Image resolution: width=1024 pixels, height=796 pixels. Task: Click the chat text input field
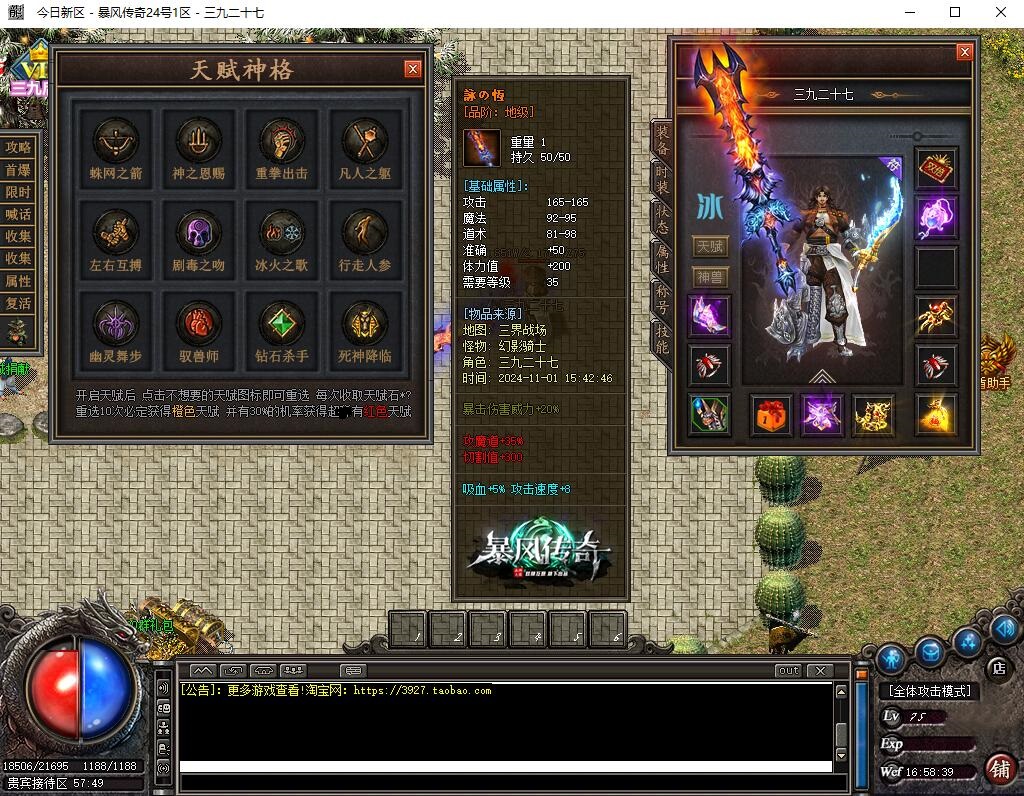point(505,767)
